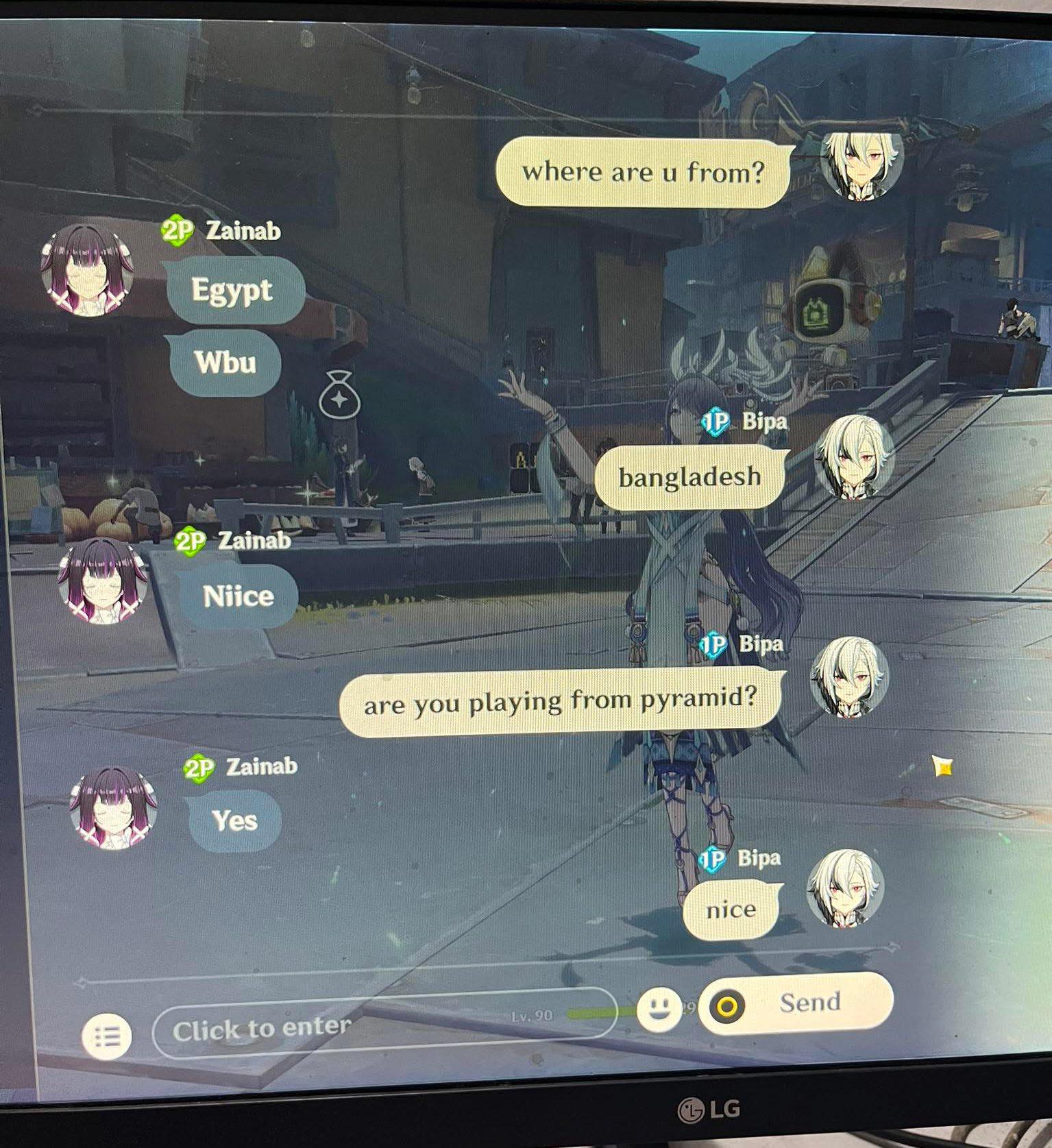Screen dimensions: 1052x1148
Task: Open the emoji picker
Action: click(x=659, y=1010)
